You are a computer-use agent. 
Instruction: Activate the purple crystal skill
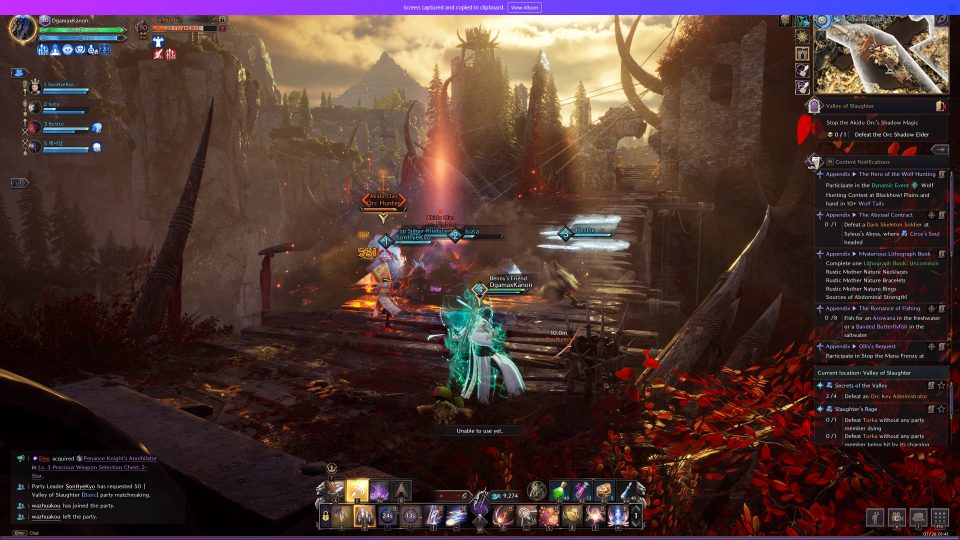380,490
